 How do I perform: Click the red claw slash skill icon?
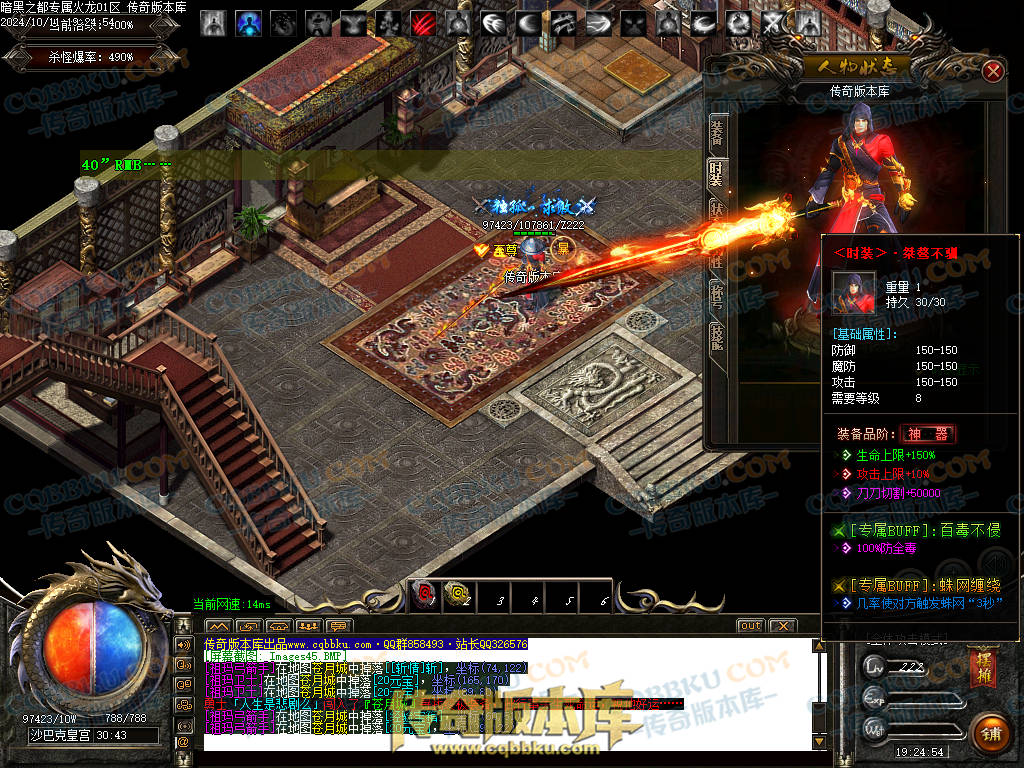click(x=422, y=22)
